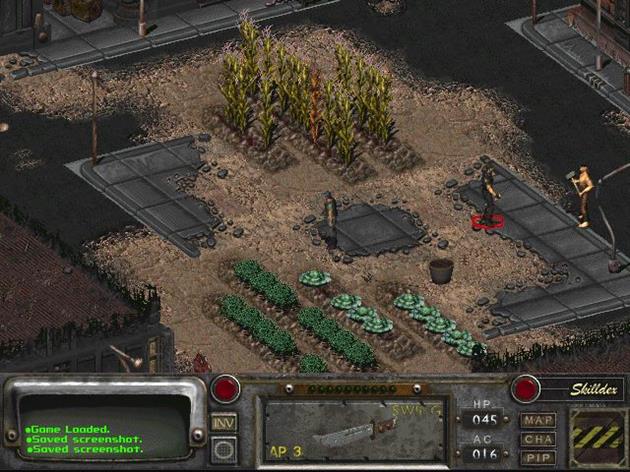
Task: Click the red button left of the weapon slot
Action: coord(226,389)
